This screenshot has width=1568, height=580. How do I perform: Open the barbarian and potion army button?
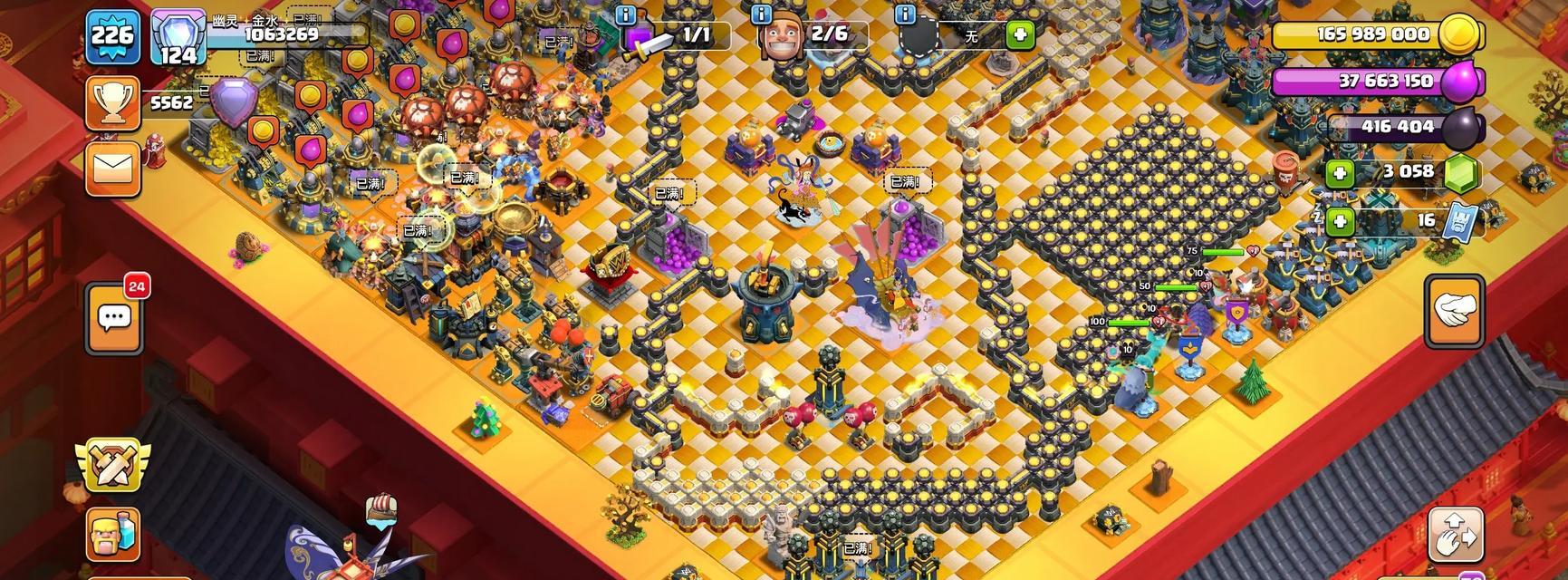pos(113,534)
